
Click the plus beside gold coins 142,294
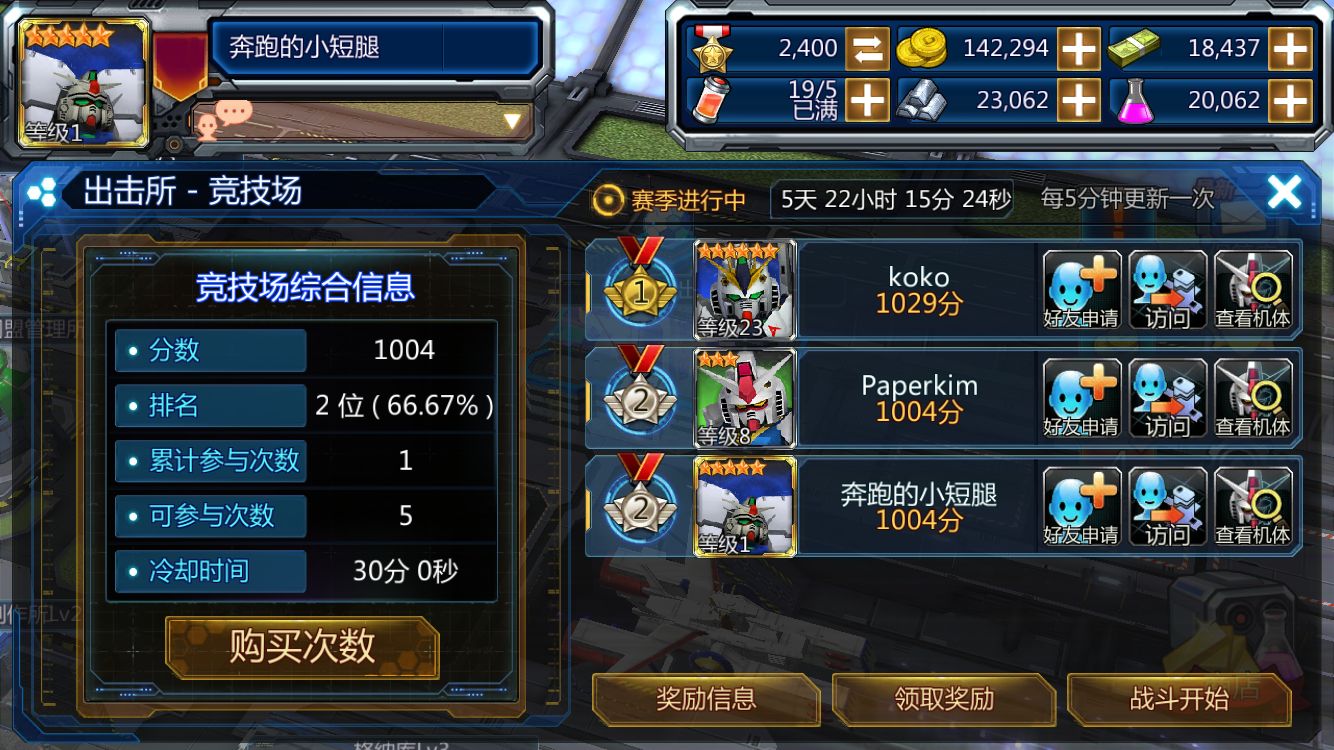click(1079, 48)
